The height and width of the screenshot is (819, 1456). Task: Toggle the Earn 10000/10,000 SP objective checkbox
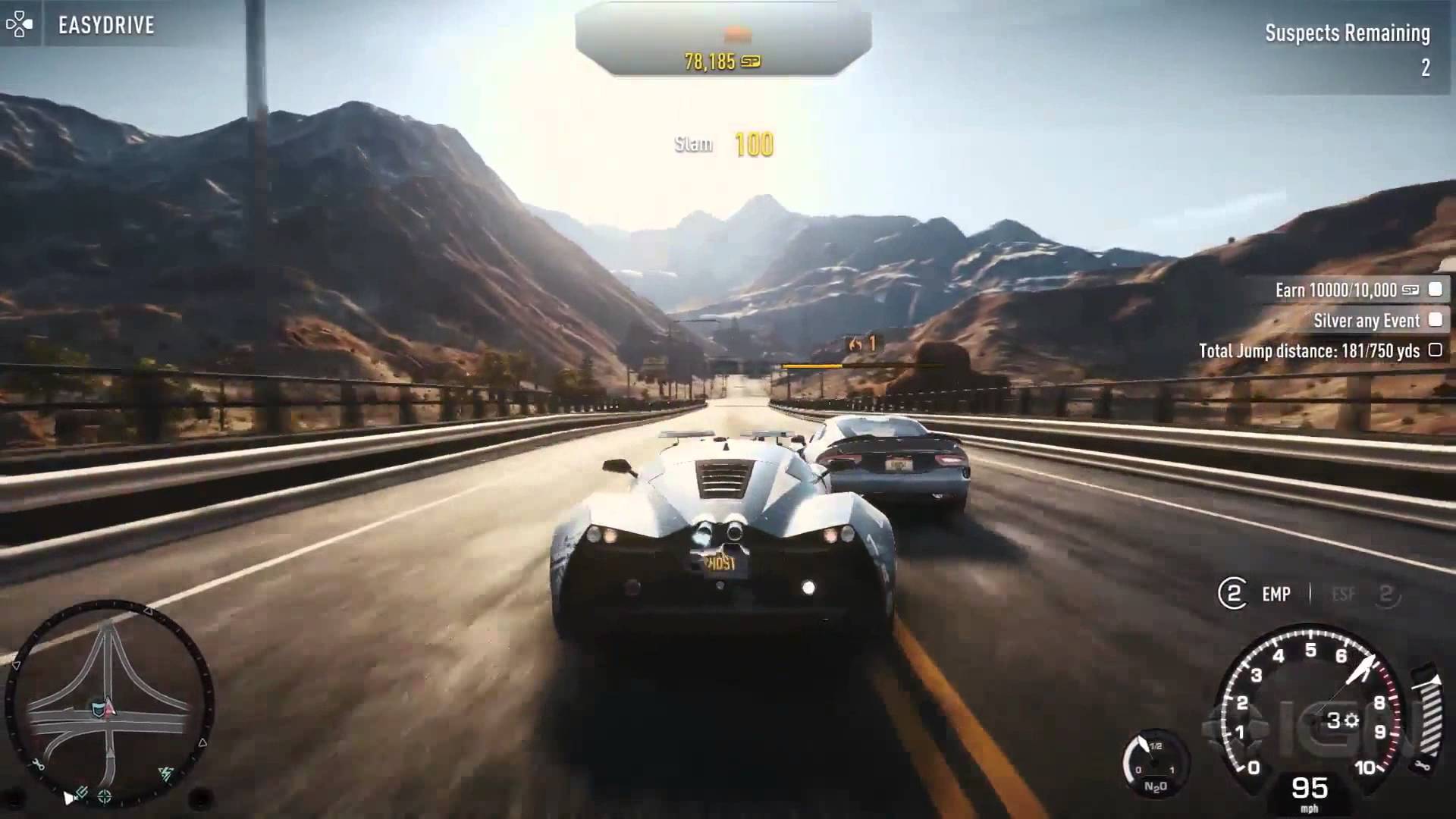pyautogui.click(x=1435, y=290)
